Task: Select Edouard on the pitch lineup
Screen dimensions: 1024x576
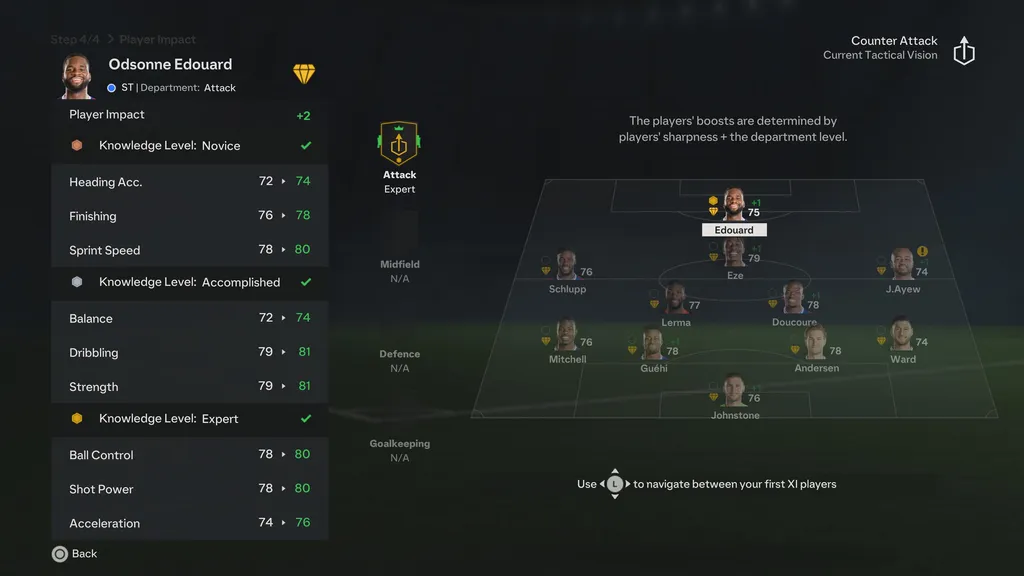Action: tap(734, 207)
